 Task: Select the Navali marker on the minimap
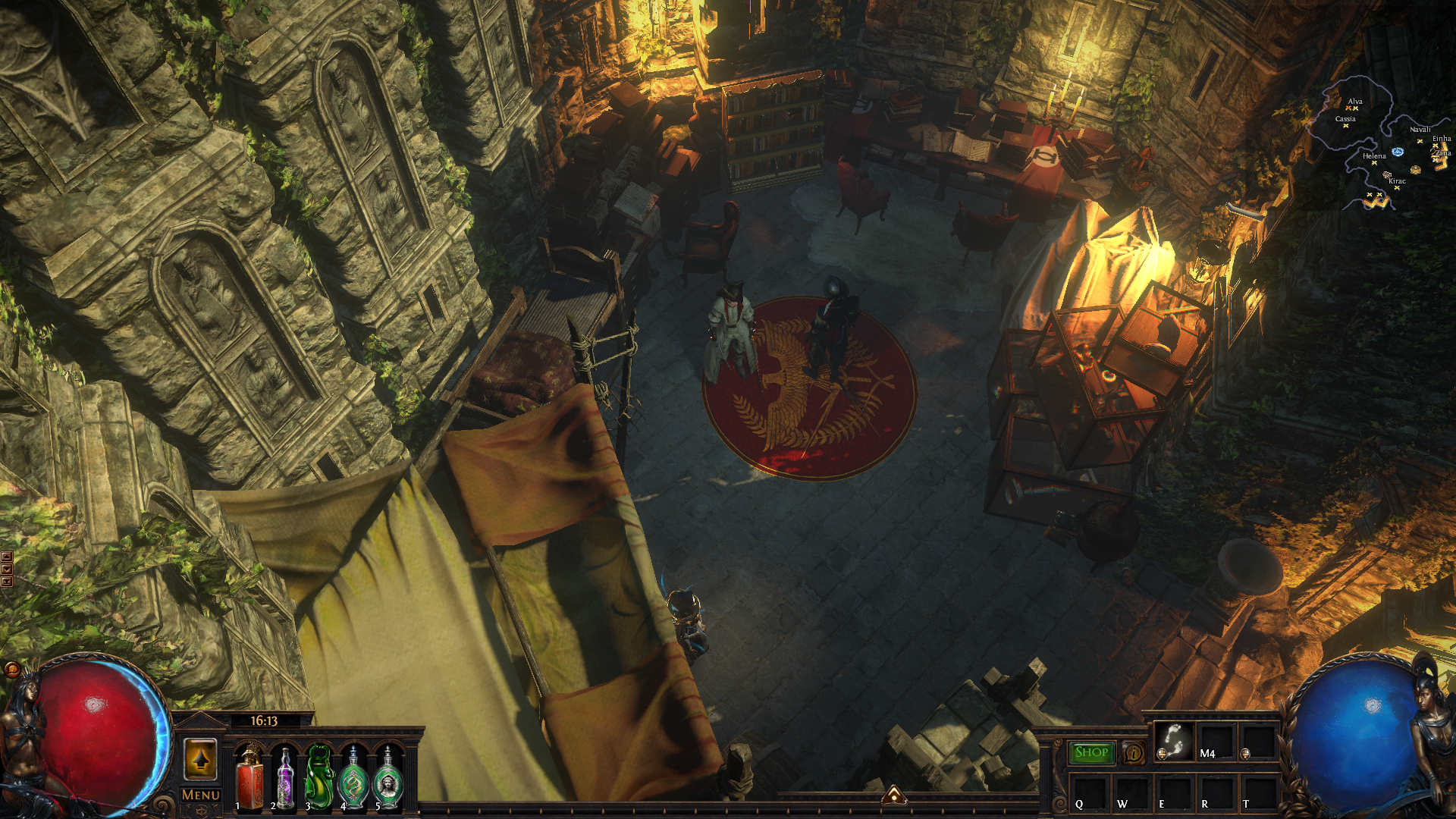click(1420, 140)
